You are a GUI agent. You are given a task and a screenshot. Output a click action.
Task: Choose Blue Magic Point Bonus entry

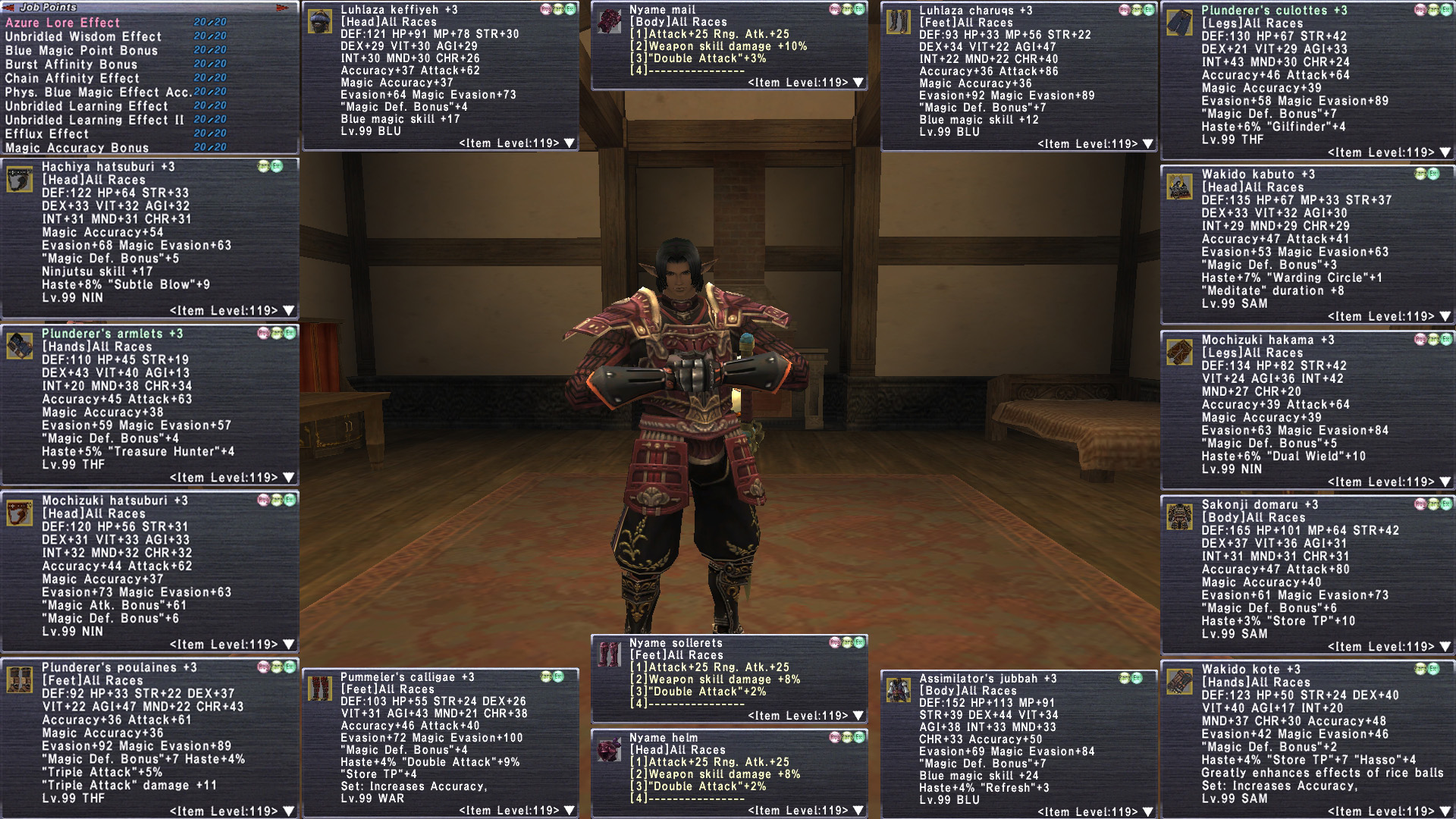point(81,51)
